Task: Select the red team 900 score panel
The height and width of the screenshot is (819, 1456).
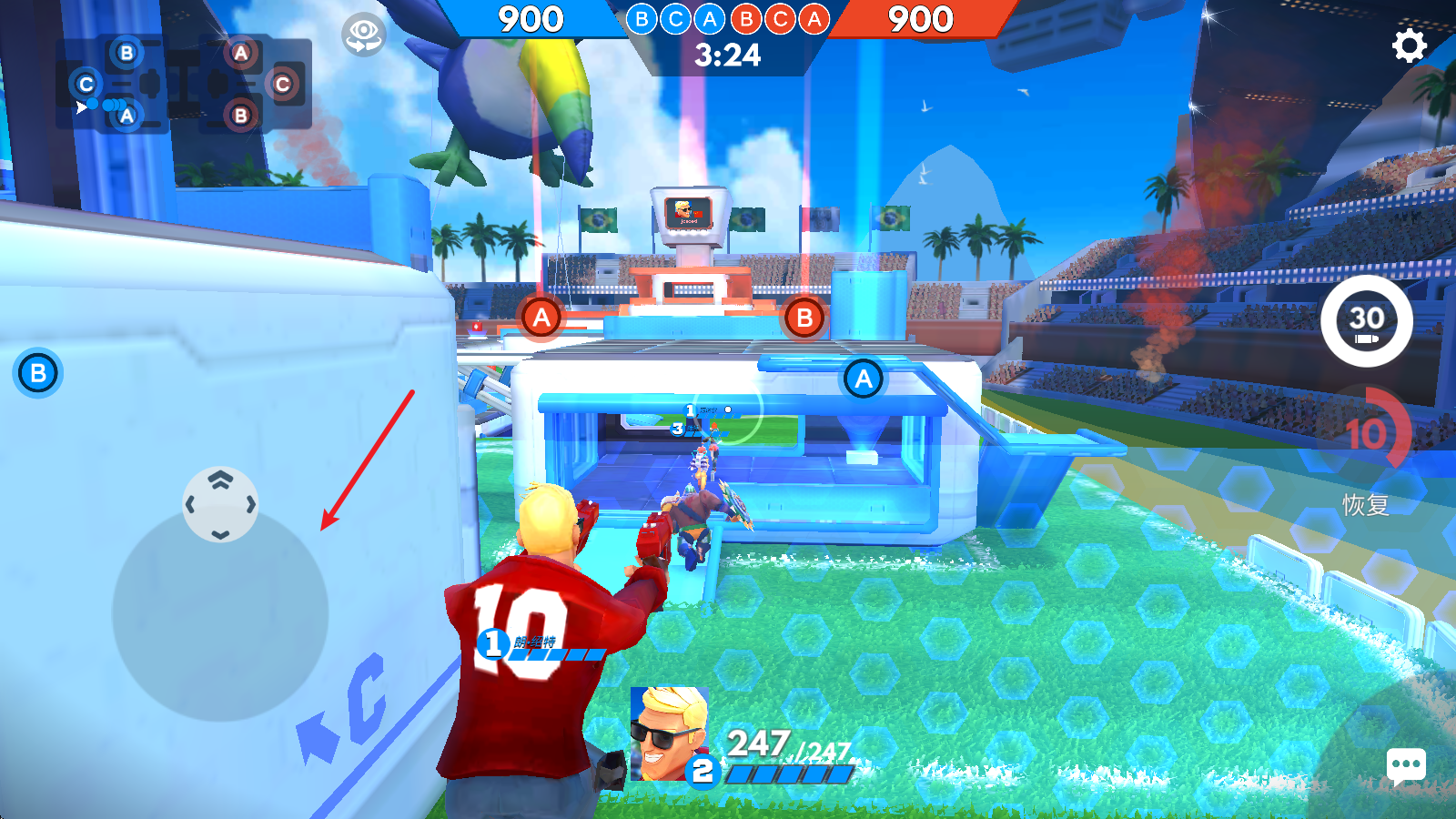Action: (922, 19)
